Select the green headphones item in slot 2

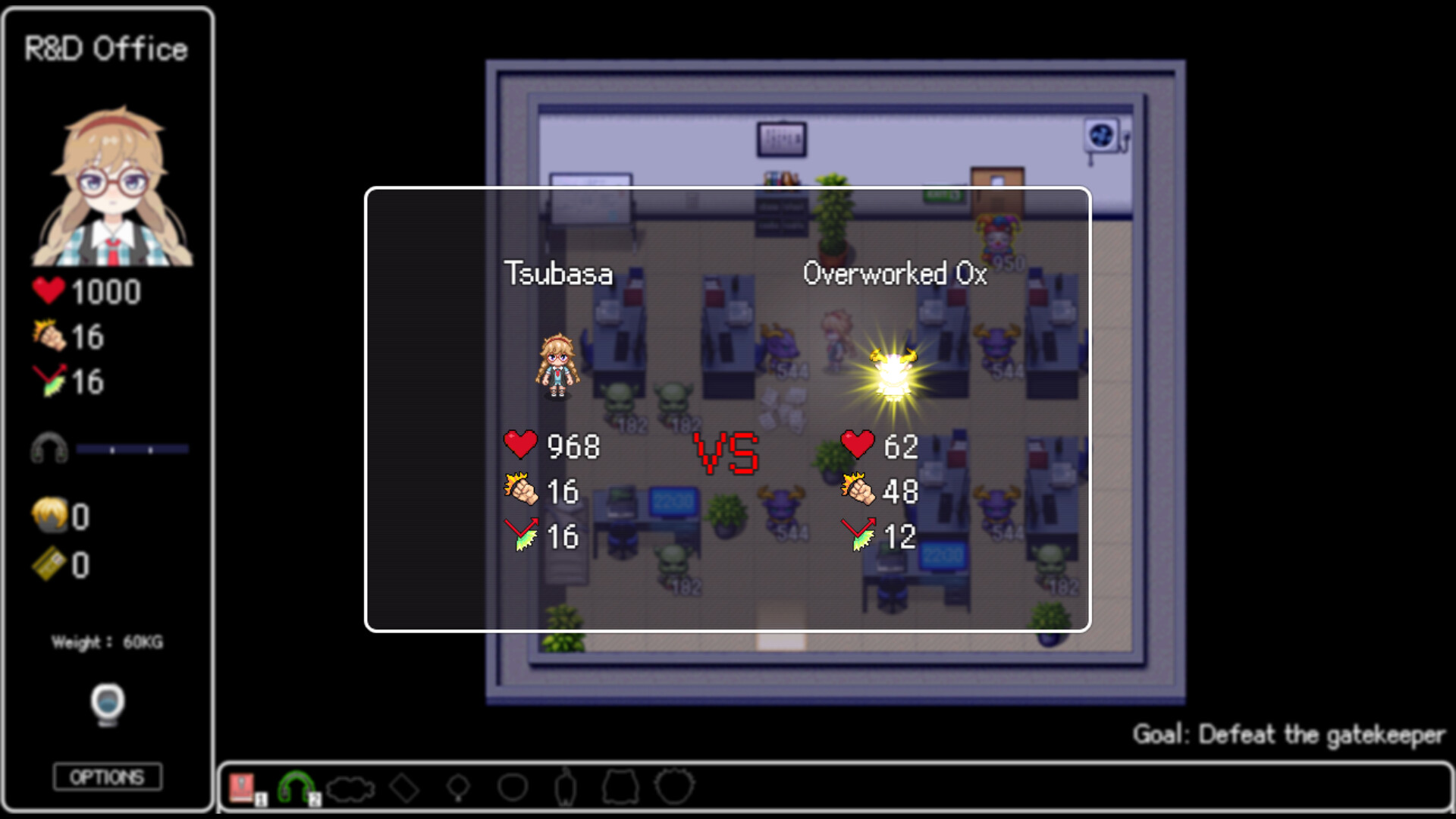296,786
